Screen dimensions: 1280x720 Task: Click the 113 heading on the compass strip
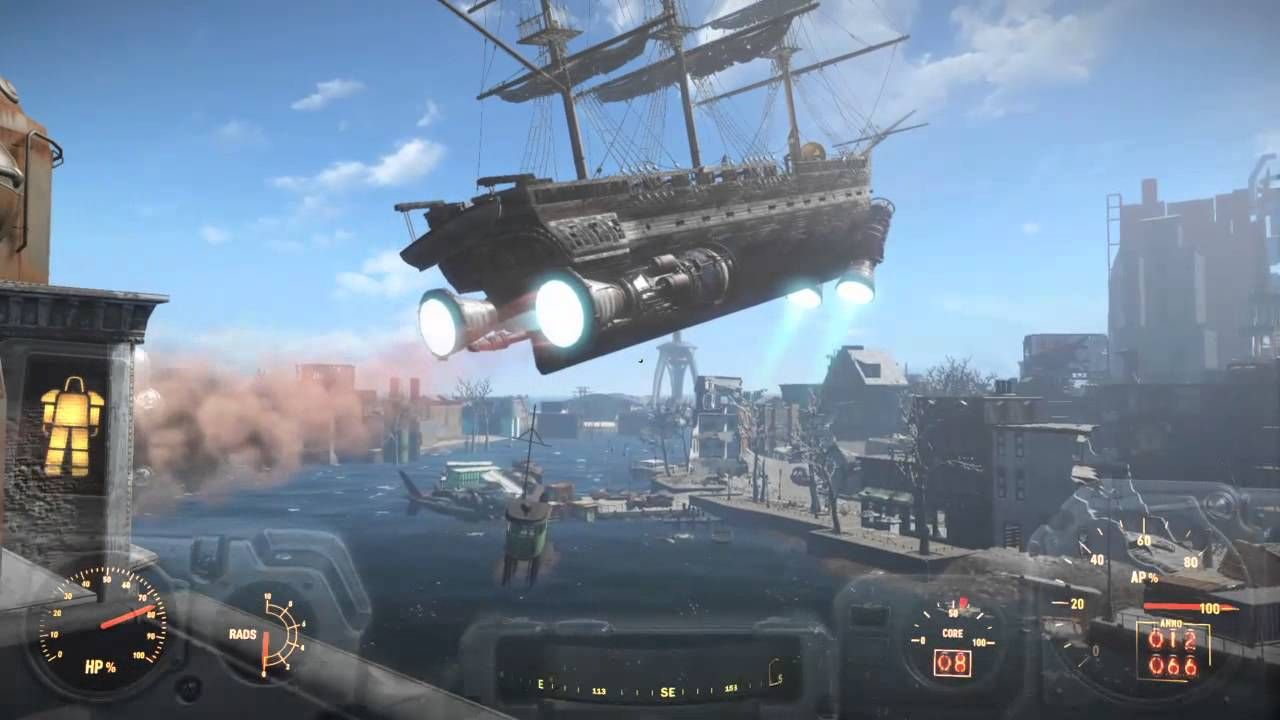600,691
